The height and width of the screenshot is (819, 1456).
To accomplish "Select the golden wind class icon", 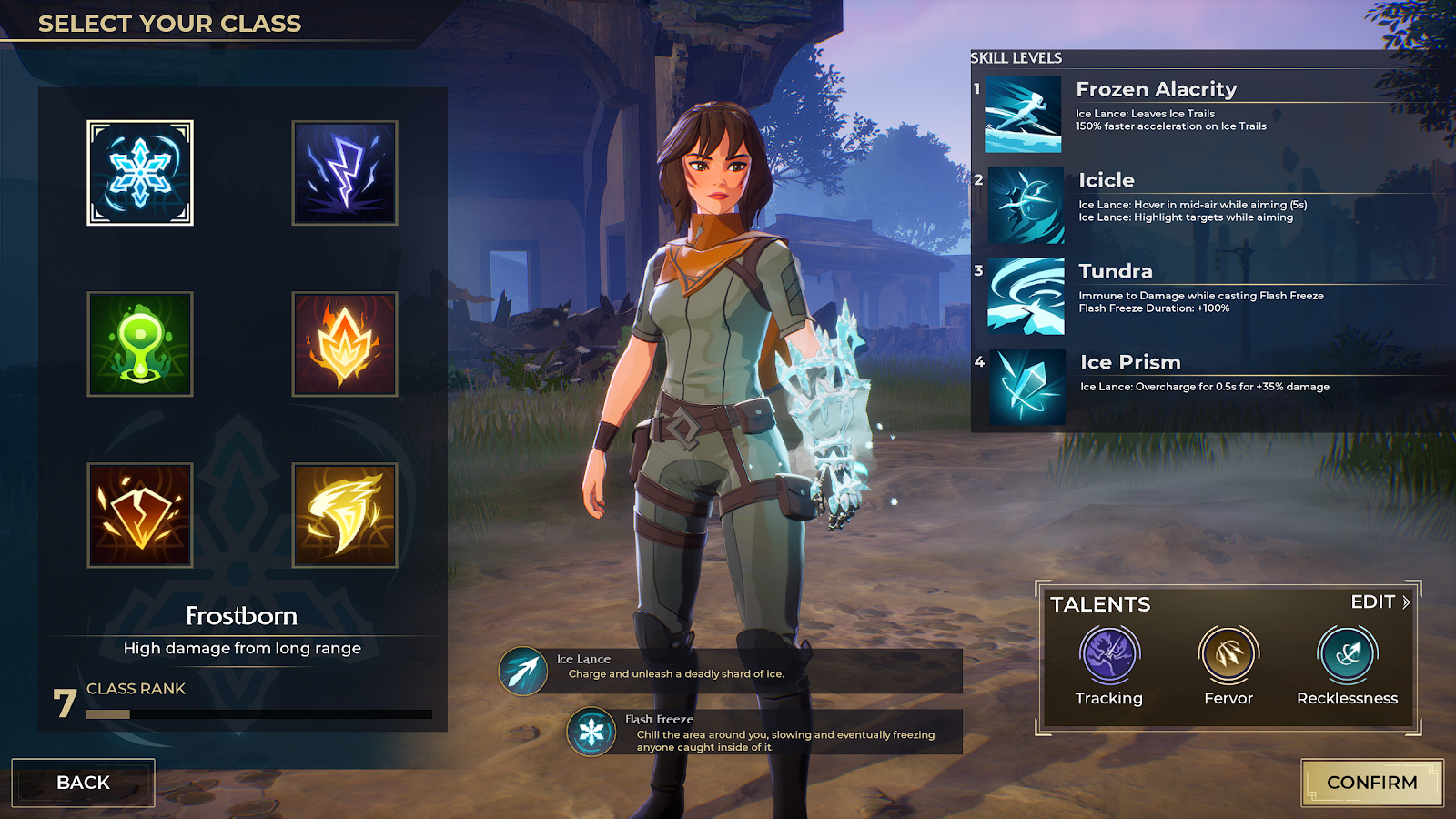I will (345, 515).
